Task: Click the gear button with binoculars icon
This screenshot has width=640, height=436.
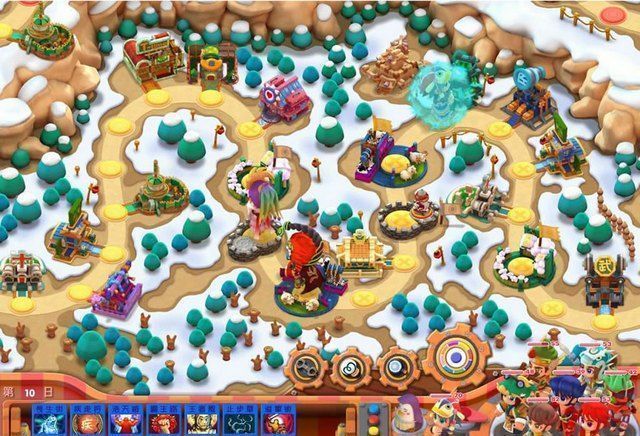Action: [308, 367]
